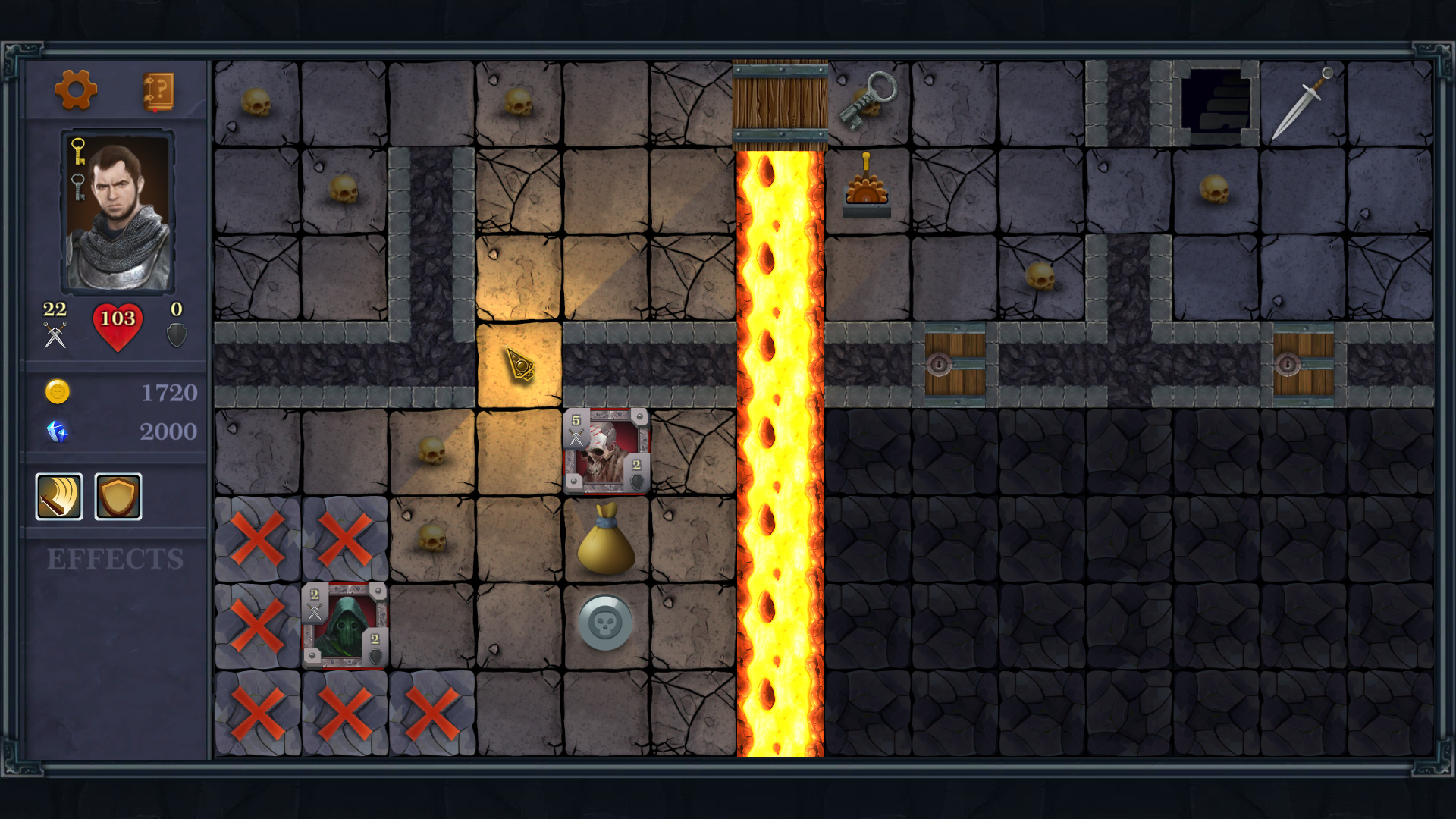The image size is (1456, 819).
Task: Click the gold coin currency icon
Action: pos(57,393)
